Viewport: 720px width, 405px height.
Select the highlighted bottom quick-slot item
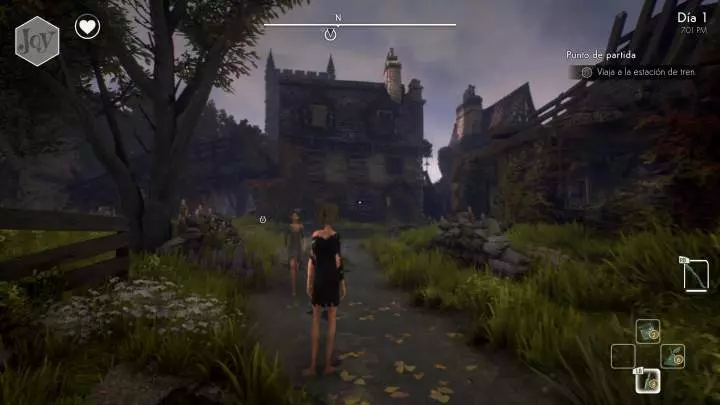pos(648,380)
